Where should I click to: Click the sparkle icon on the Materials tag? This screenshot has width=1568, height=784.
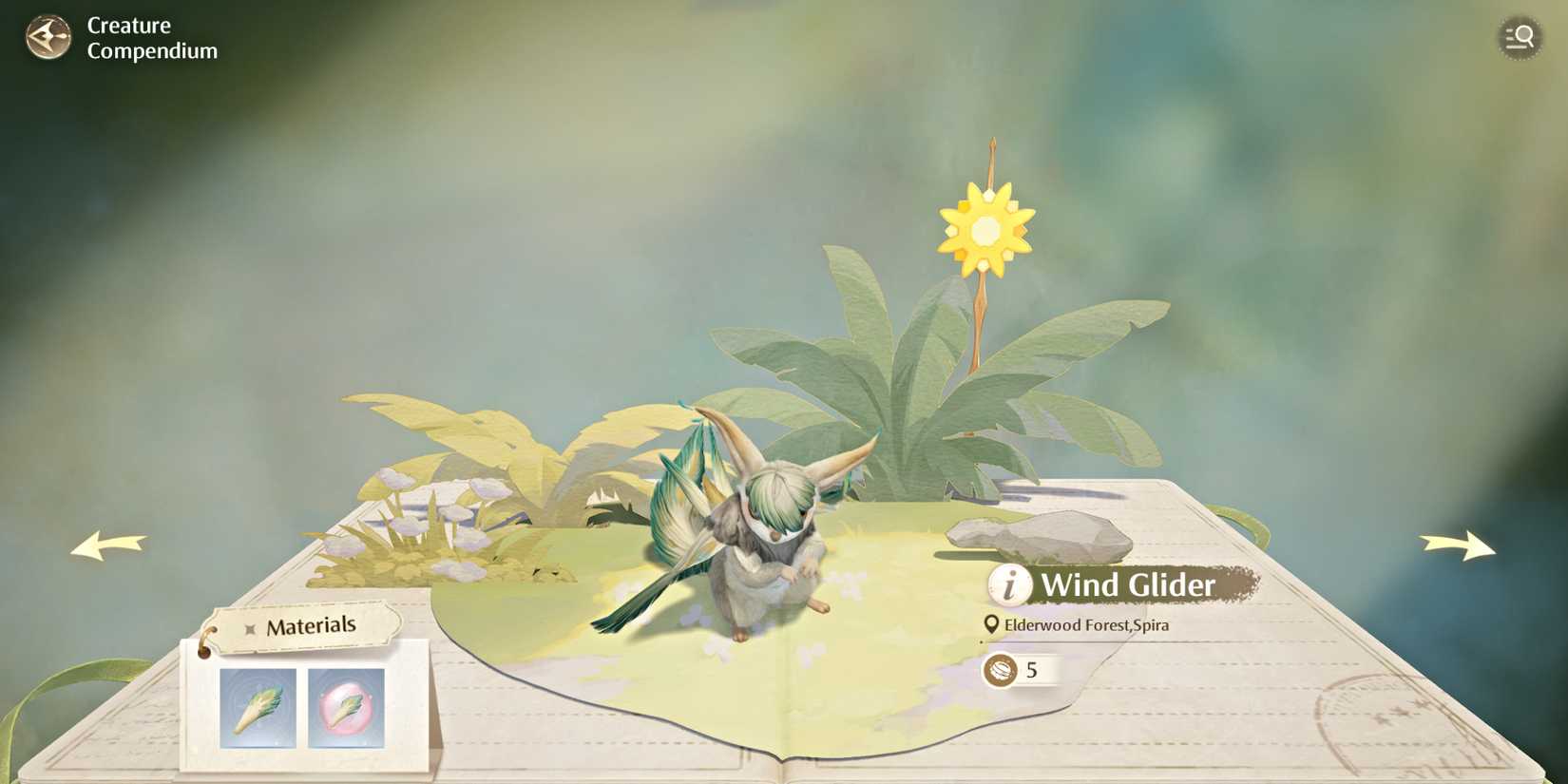click(249, 627)
